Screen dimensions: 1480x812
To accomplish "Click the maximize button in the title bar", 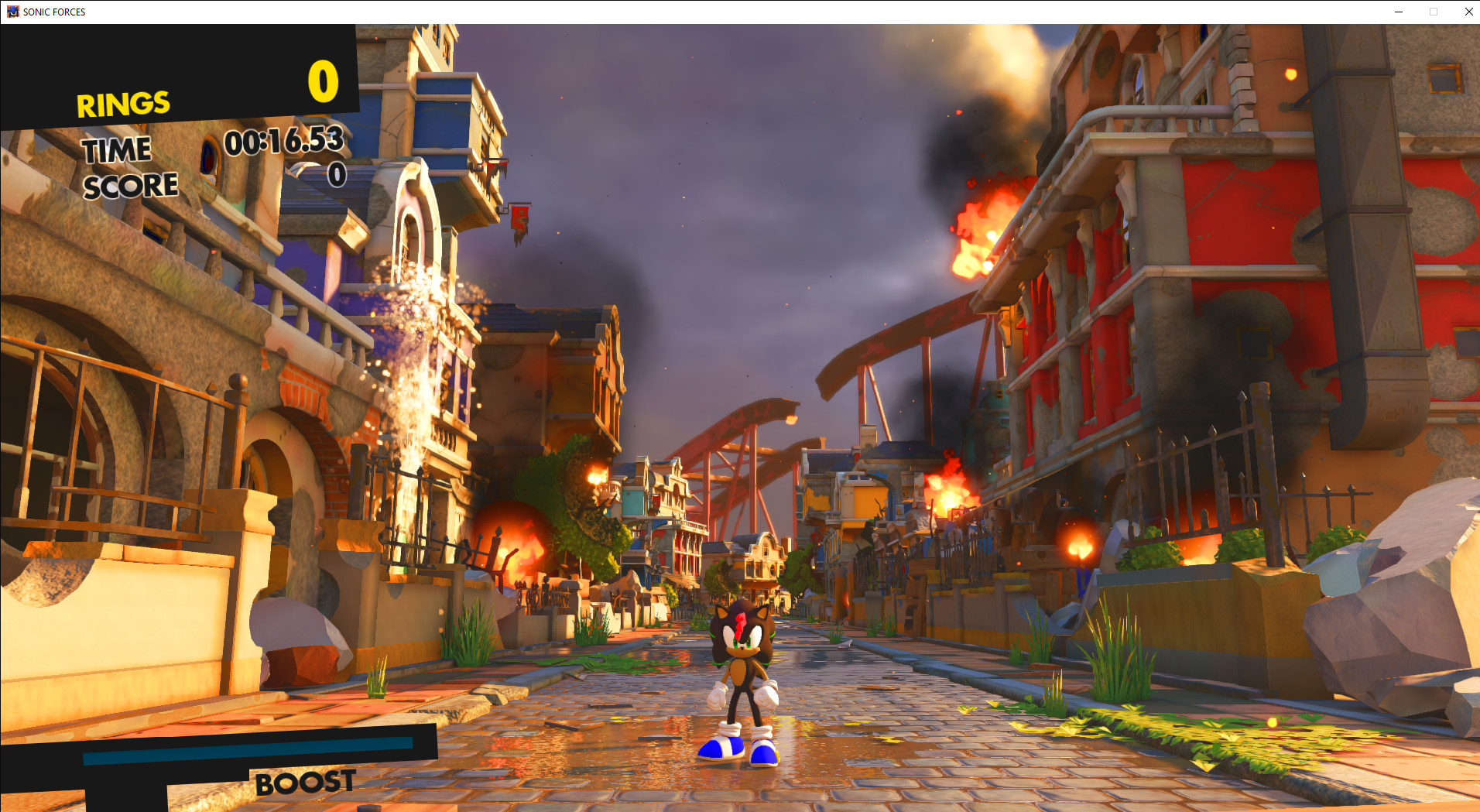I will [x=1434, y=12].
